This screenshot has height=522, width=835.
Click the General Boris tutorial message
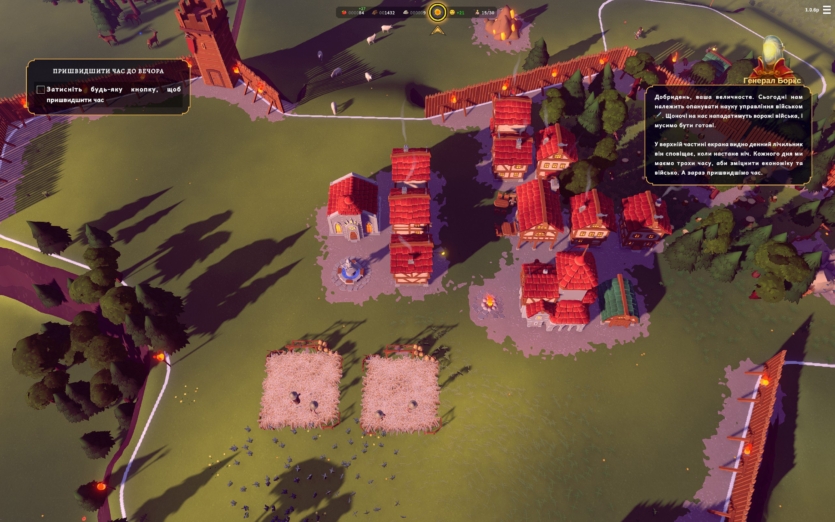(728, 135)
